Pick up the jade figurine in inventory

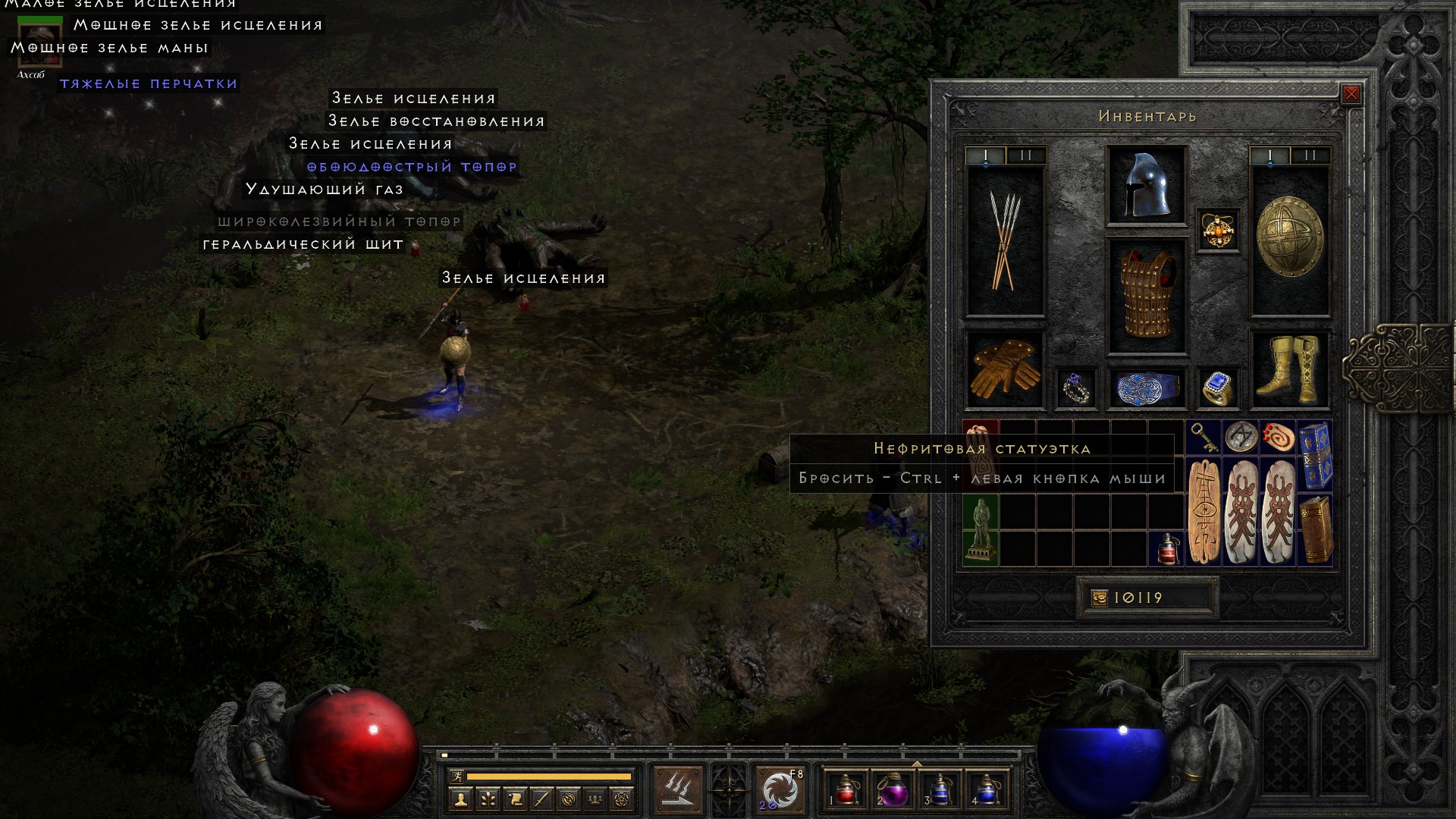(981, 530)
